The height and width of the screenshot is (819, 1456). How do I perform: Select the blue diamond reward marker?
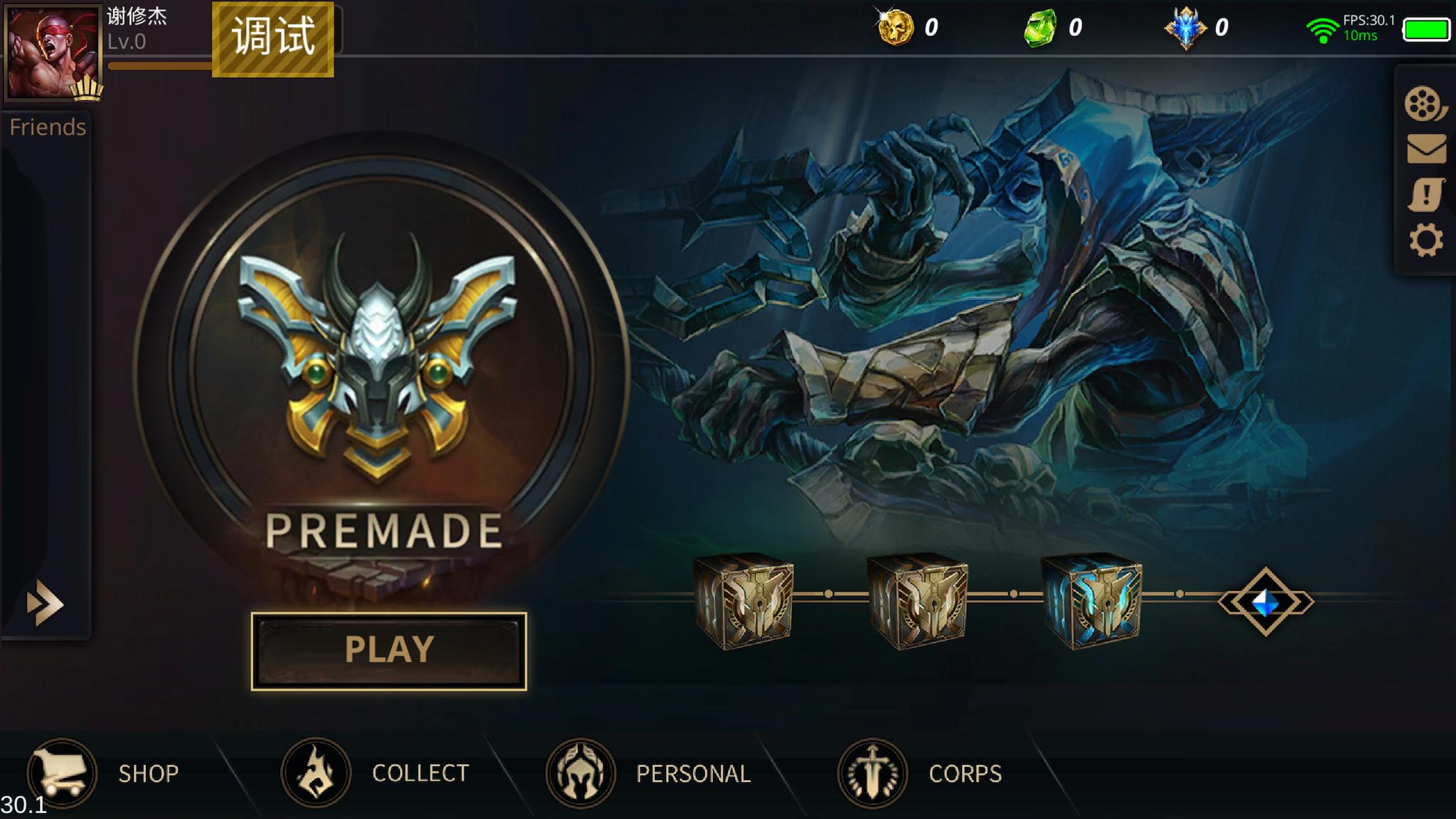coord(1265,601)
